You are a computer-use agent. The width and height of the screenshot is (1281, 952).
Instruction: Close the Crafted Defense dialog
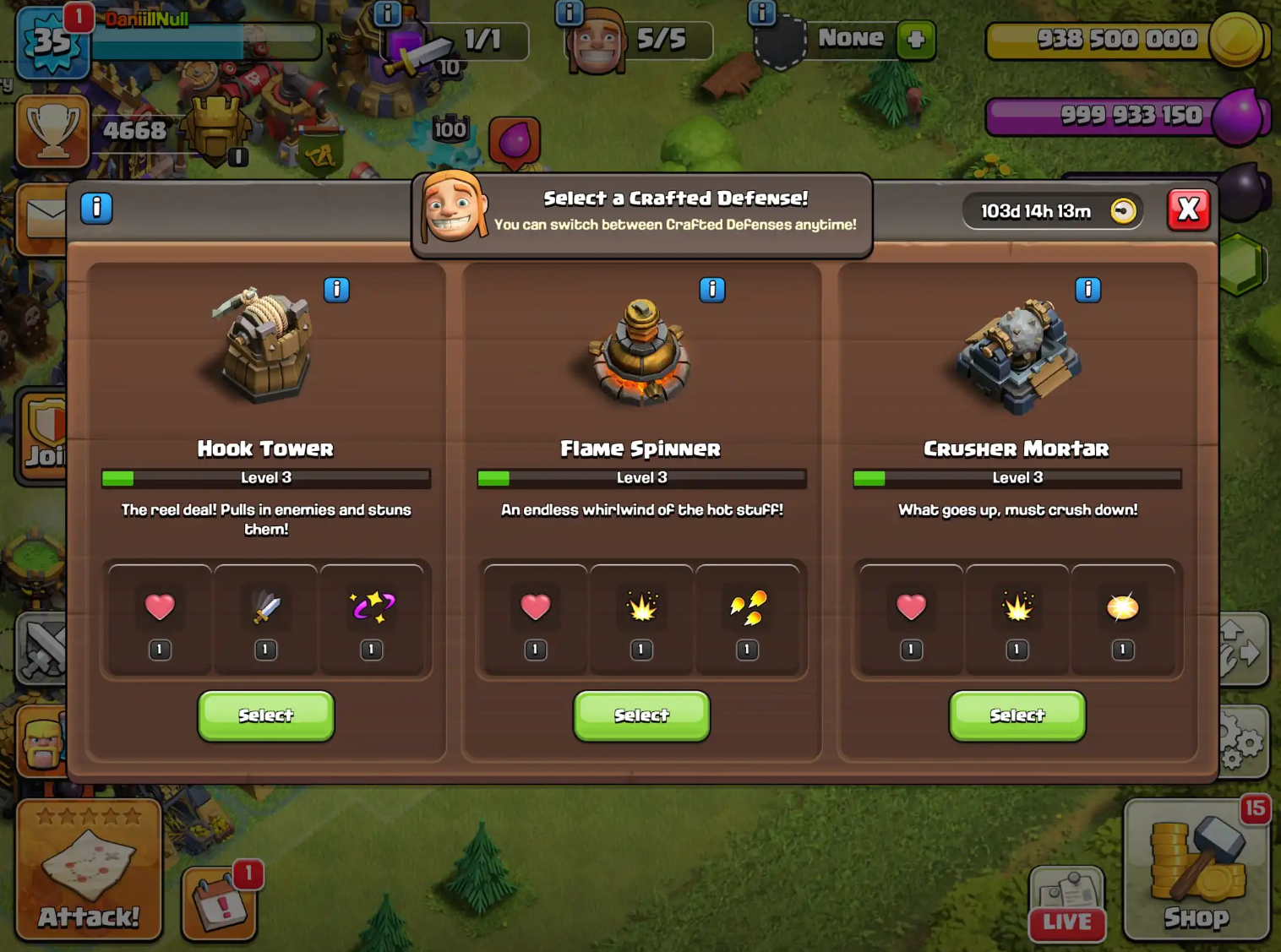click(1188, 209)
